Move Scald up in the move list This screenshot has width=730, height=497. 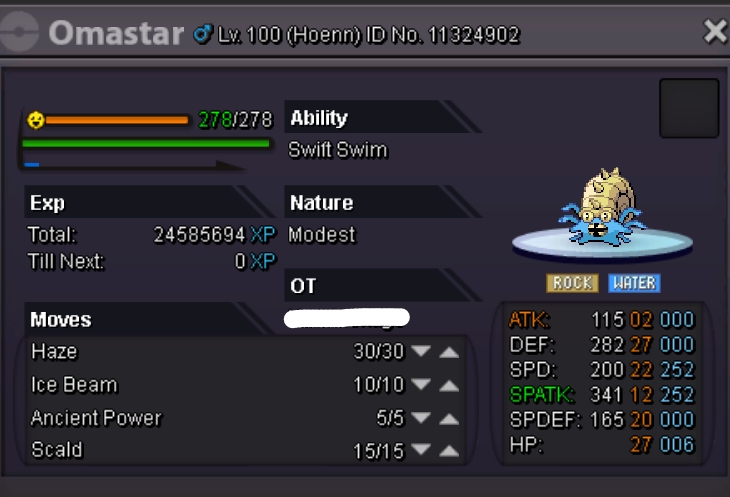point(449,451)
